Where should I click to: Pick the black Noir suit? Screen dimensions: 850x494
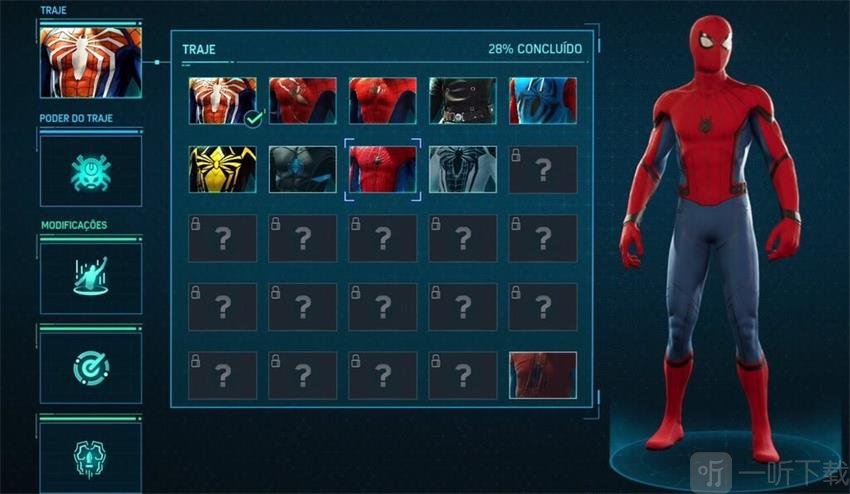pos(463,101)
